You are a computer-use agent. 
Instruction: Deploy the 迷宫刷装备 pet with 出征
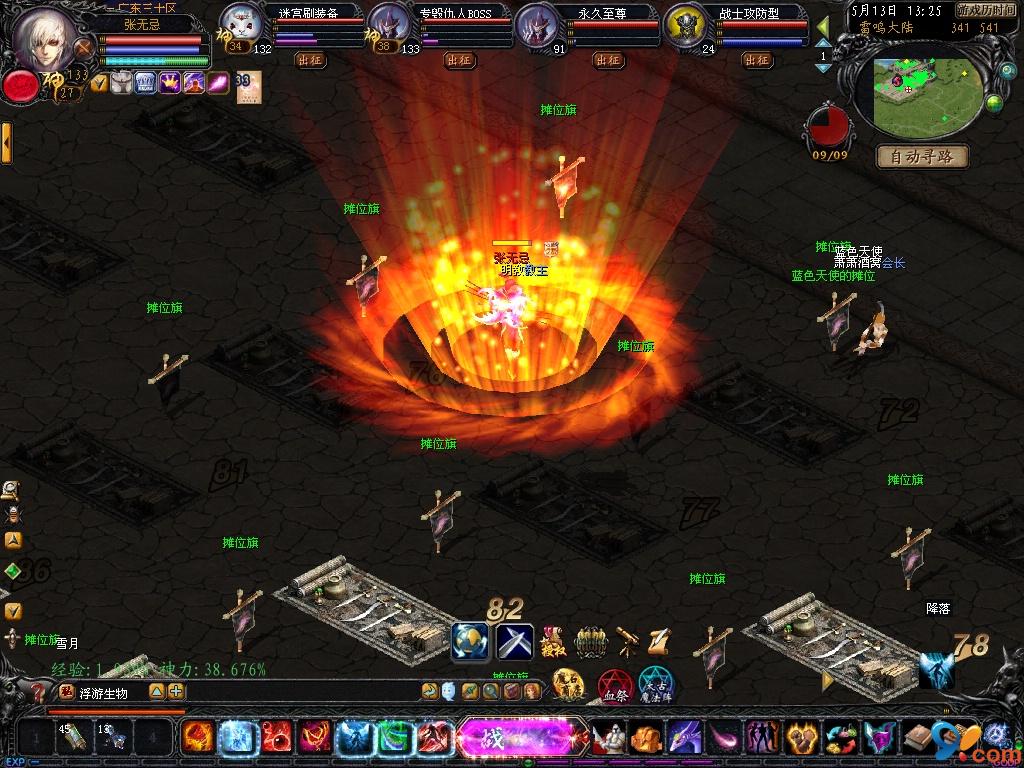tap(311, 60)
